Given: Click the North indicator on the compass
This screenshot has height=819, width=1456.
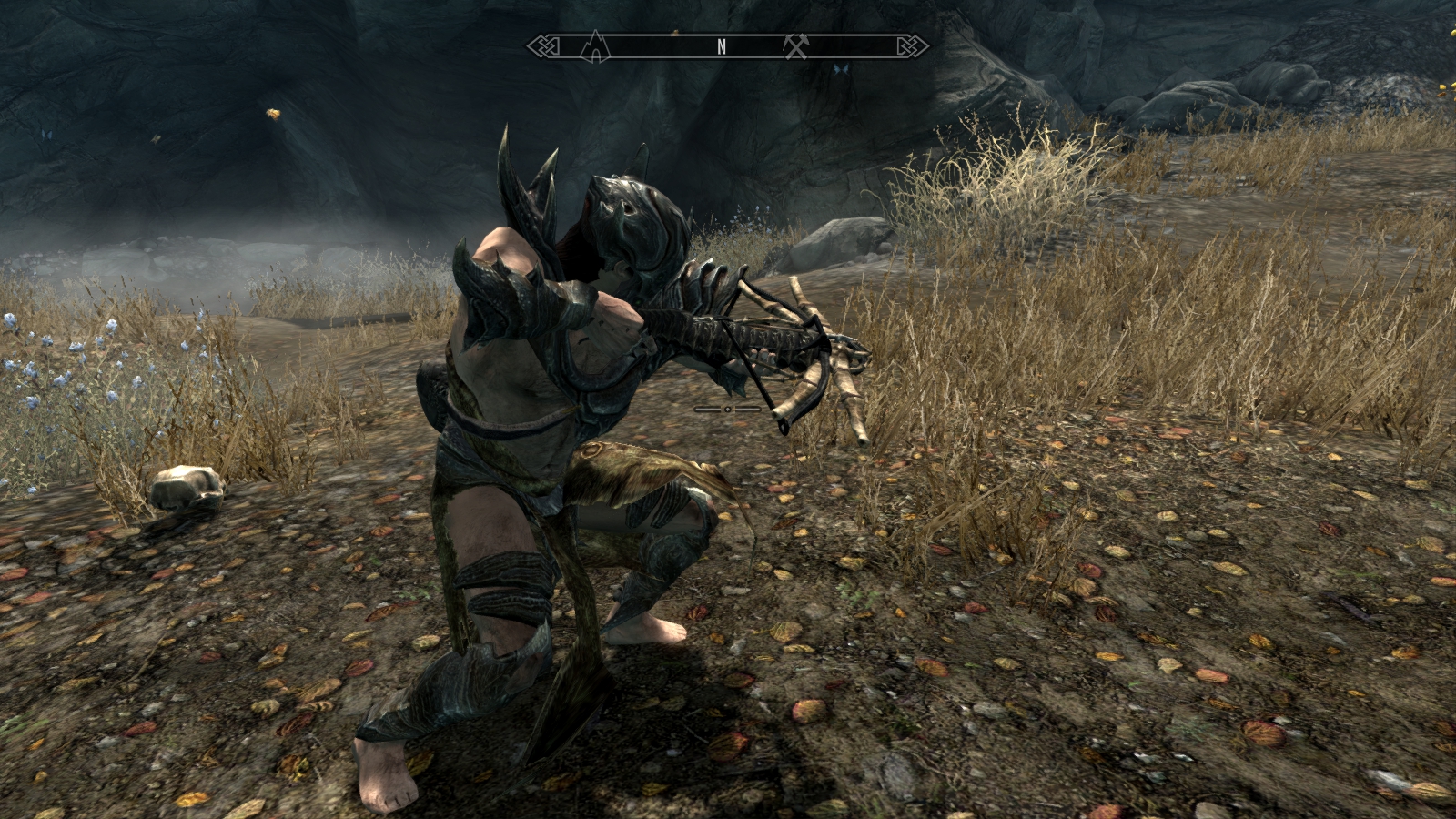Looking at the screenshot, I should [722, 48].
